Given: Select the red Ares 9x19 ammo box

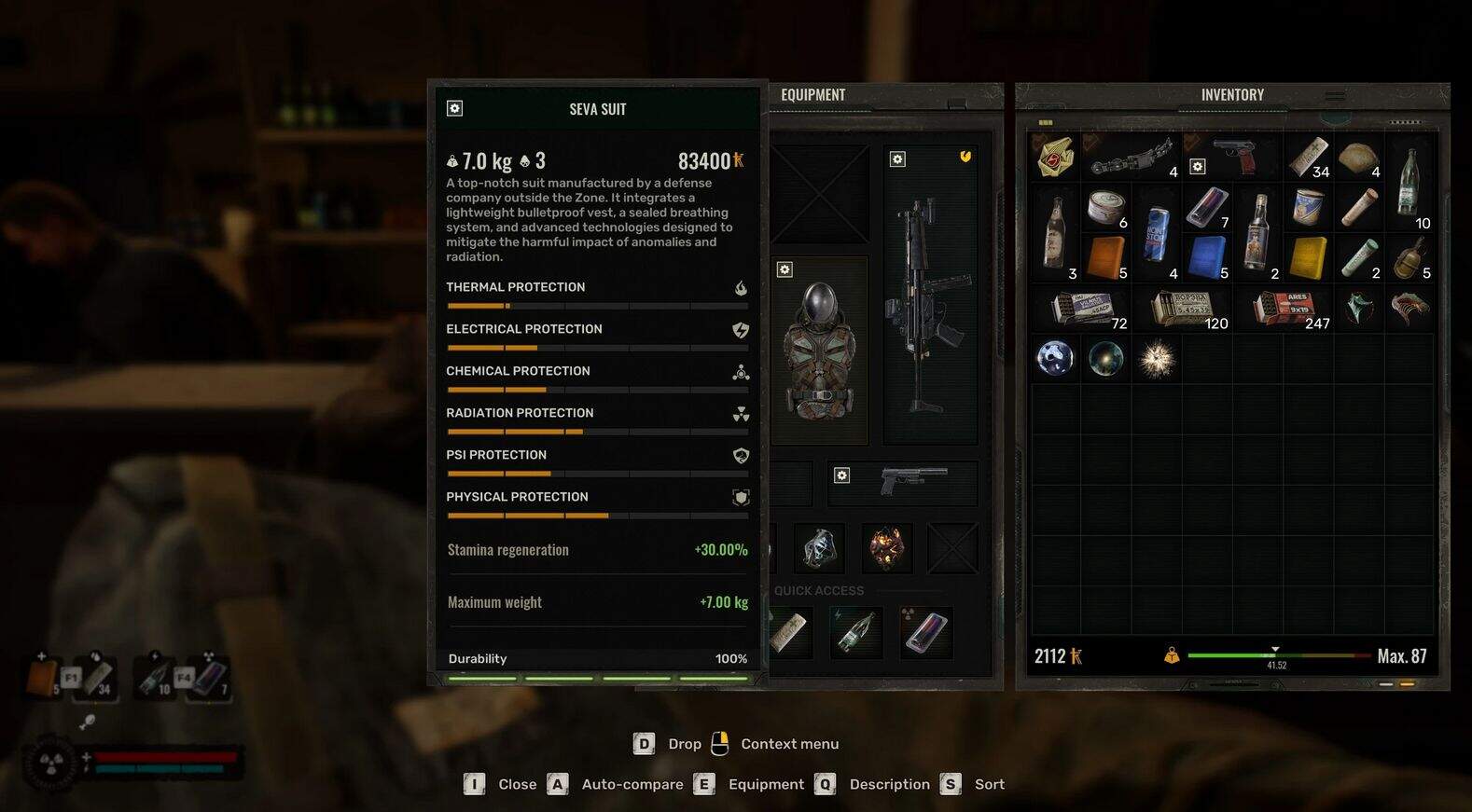Looking at the screenshot, I should point(1284,308).
